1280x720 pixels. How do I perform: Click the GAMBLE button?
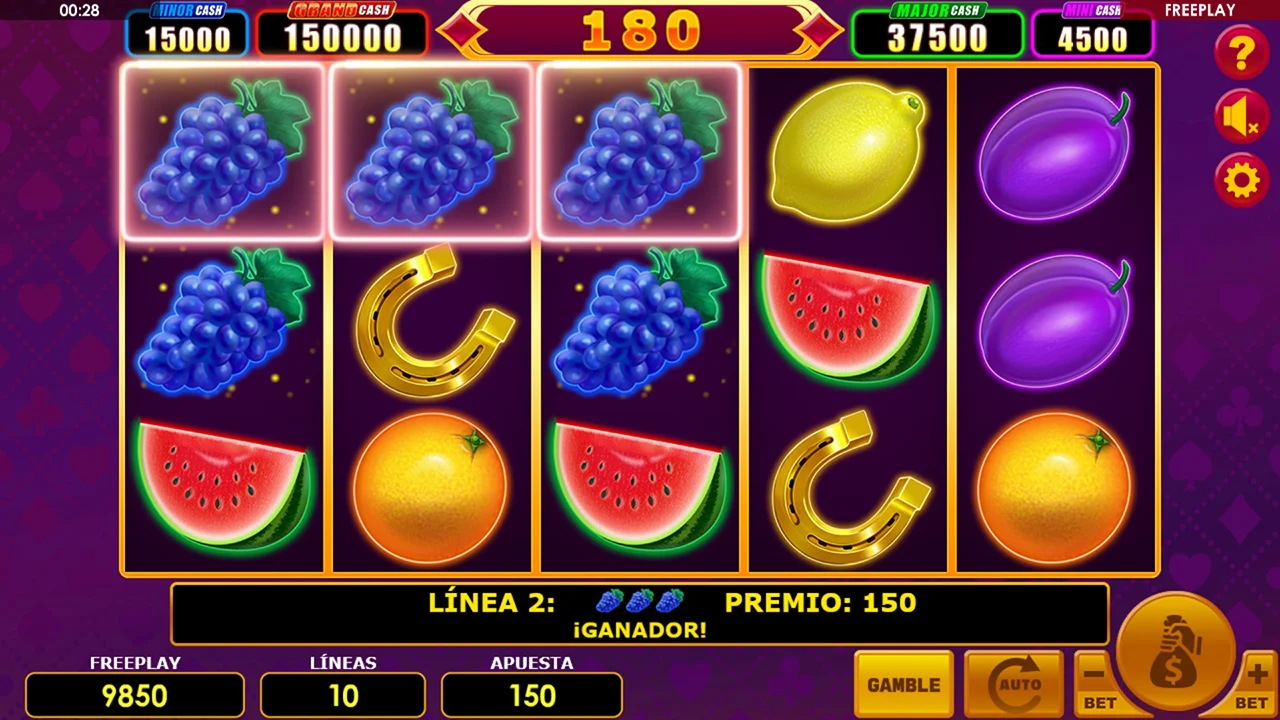pos(903,685)
